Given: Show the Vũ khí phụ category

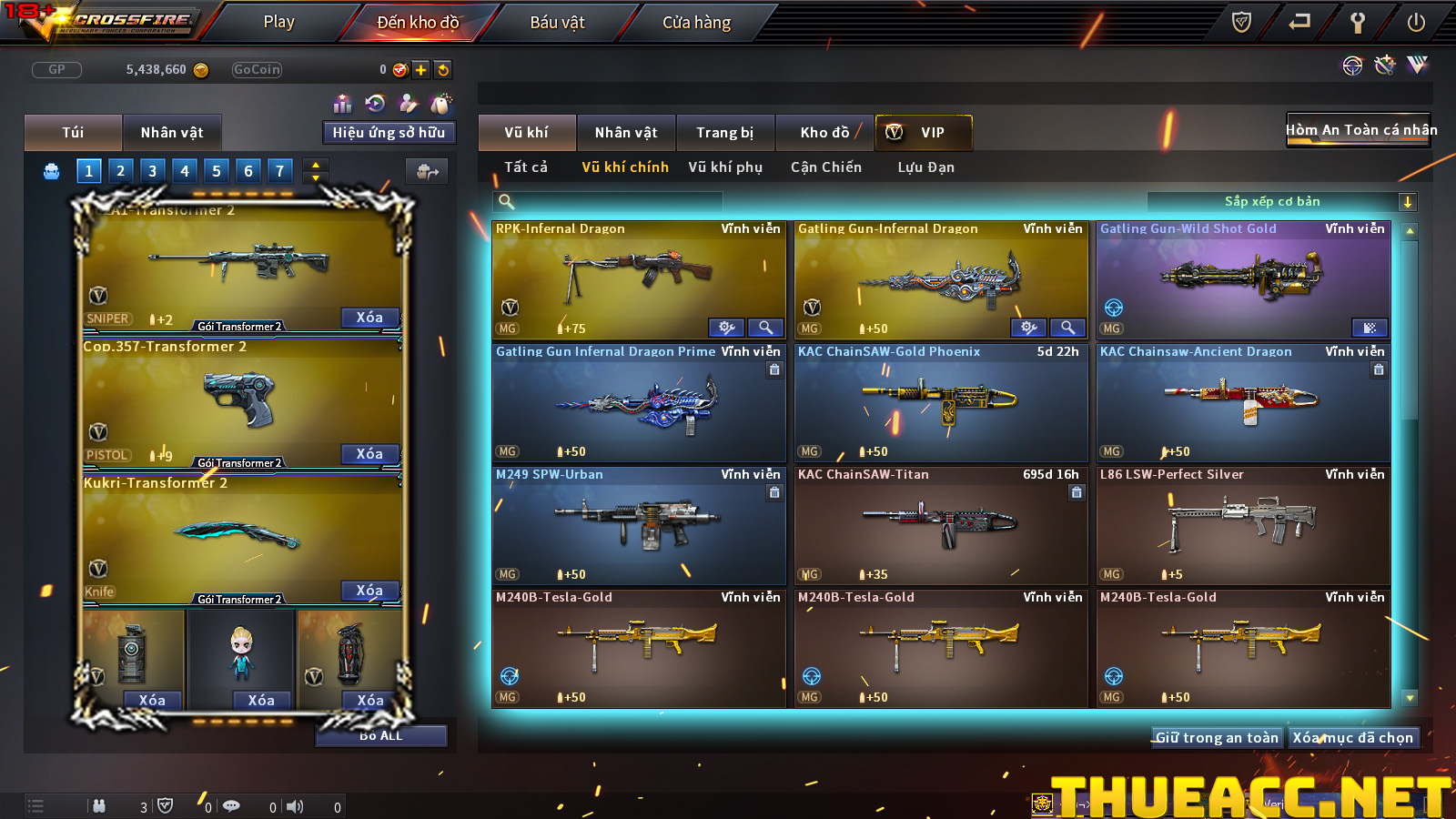Looking at the screenshot, I should 725,167.
